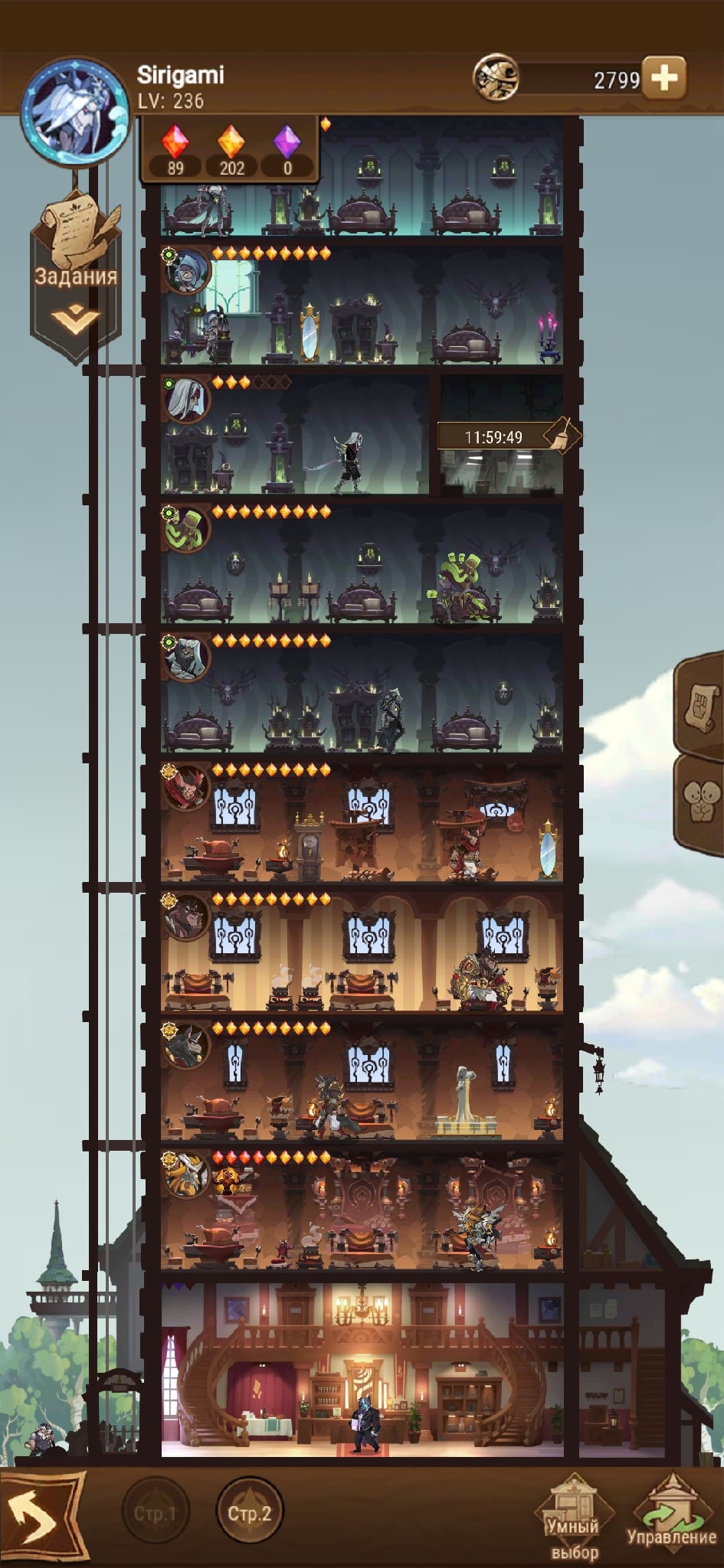Viewport: 724px width, 1568px height.
Task: Add more currency with the plus button
Action: pyautogui.click(x=663, y=77)
